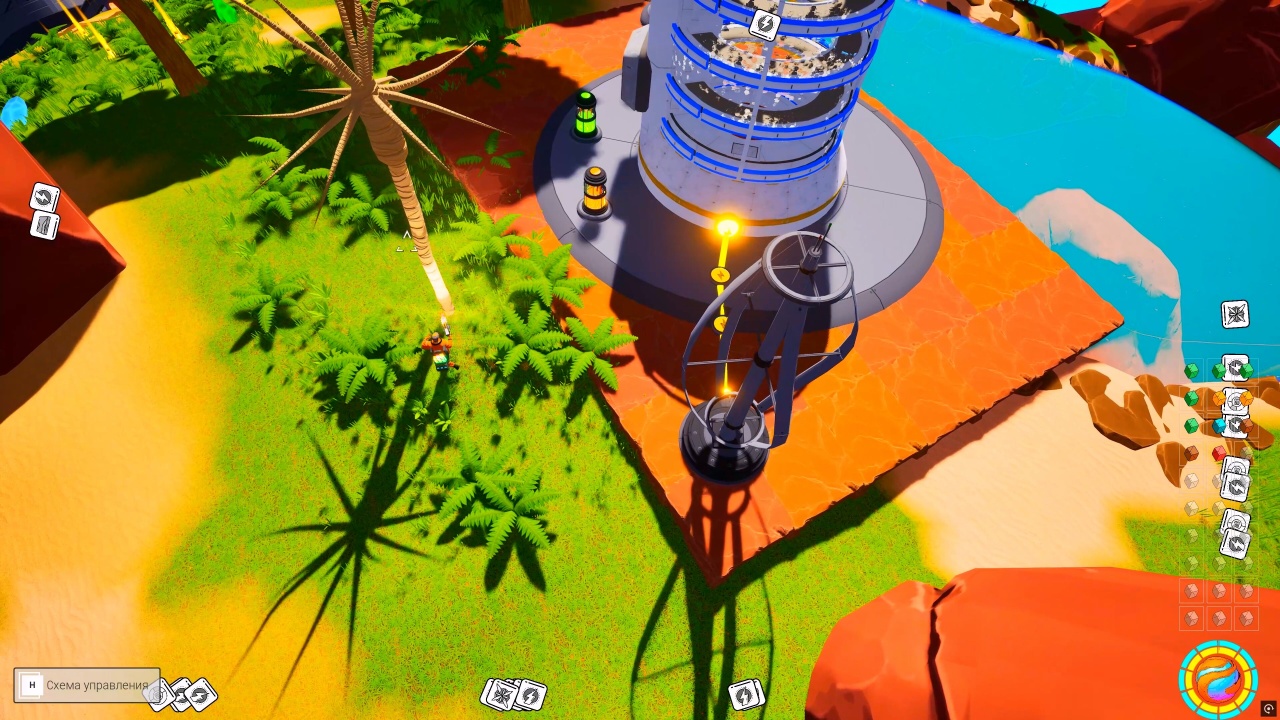Click the small round icon beside the swirl emblem

pyautogui.click(x=1268, y=709)
